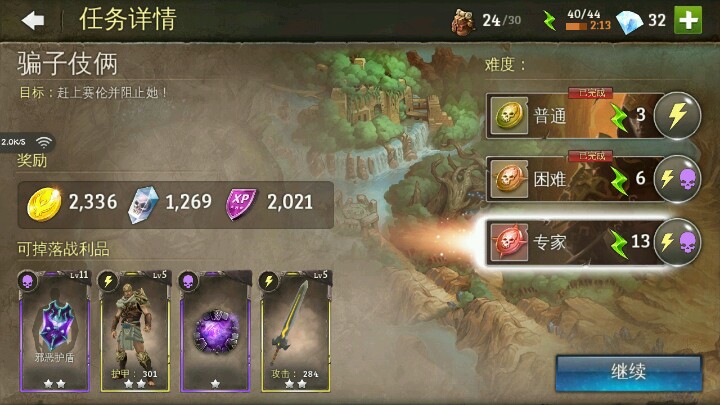This screenshot has height=405, width=720.
Task: Examine the sword loot card
Action: tap(295, 330)
